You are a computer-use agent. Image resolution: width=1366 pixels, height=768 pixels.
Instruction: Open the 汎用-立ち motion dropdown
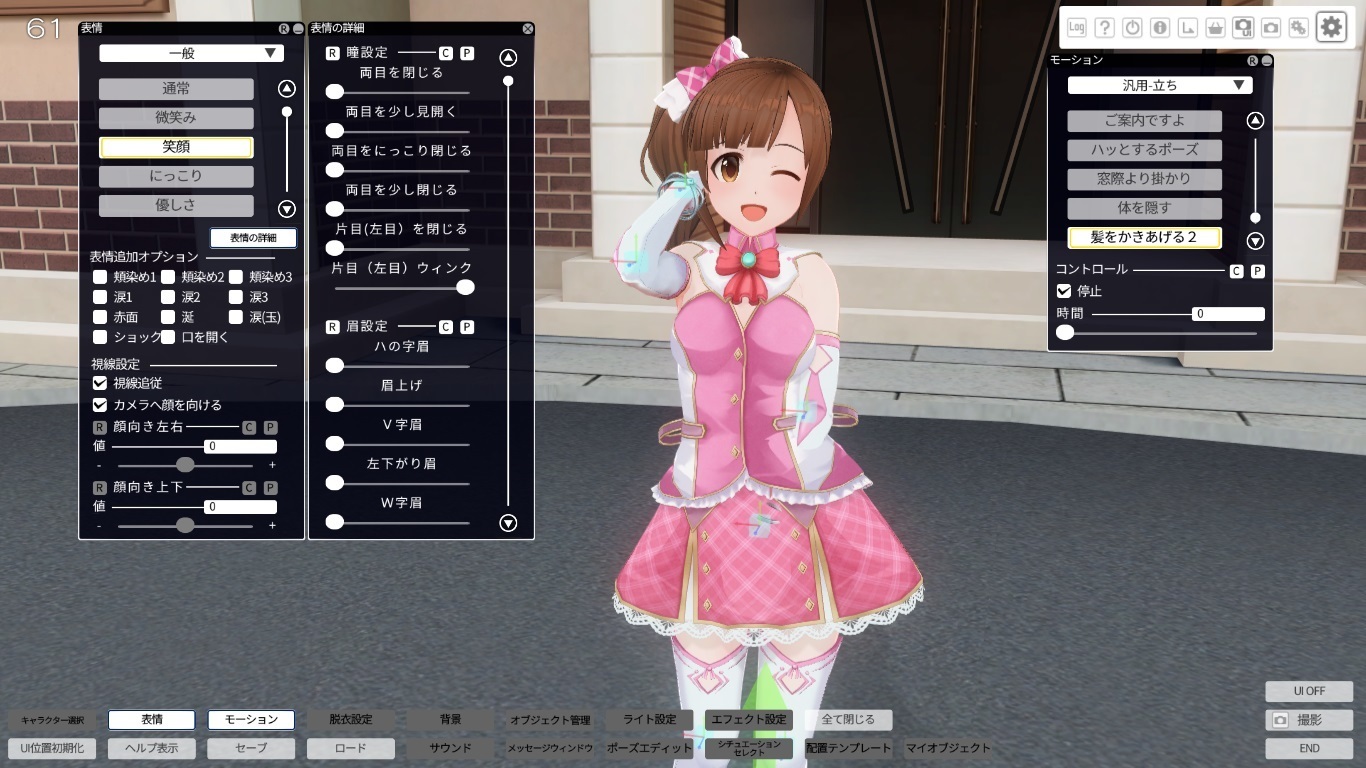point(1158,84)
